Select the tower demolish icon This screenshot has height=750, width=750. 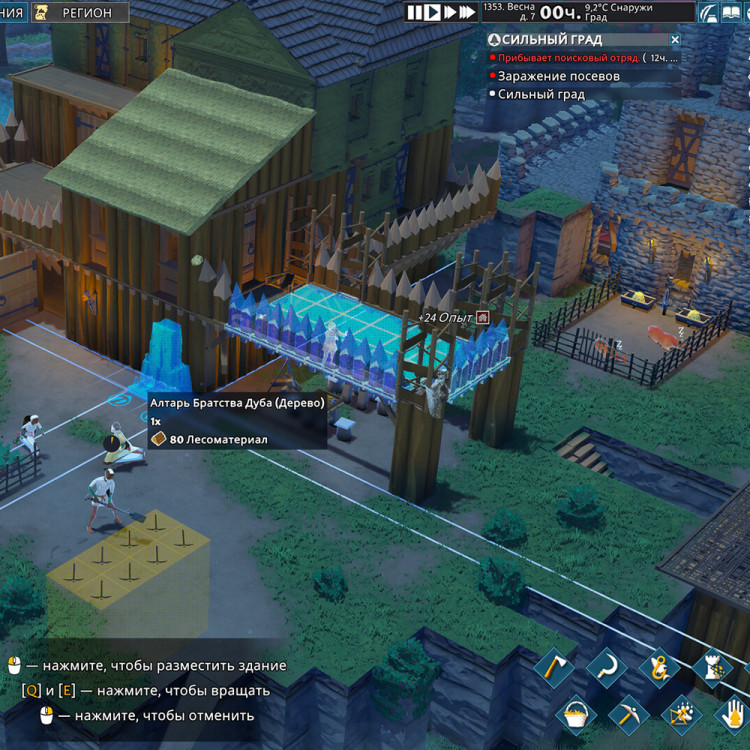[712, 667]
